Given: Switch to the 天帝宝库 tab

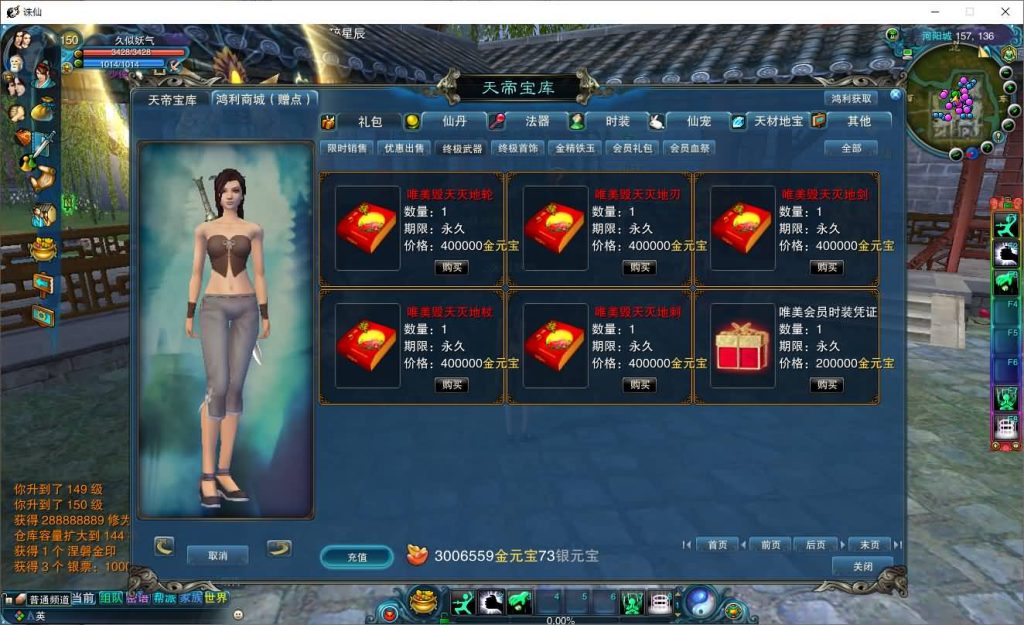Looking at the screenshot, I should [x=172, y=100].
